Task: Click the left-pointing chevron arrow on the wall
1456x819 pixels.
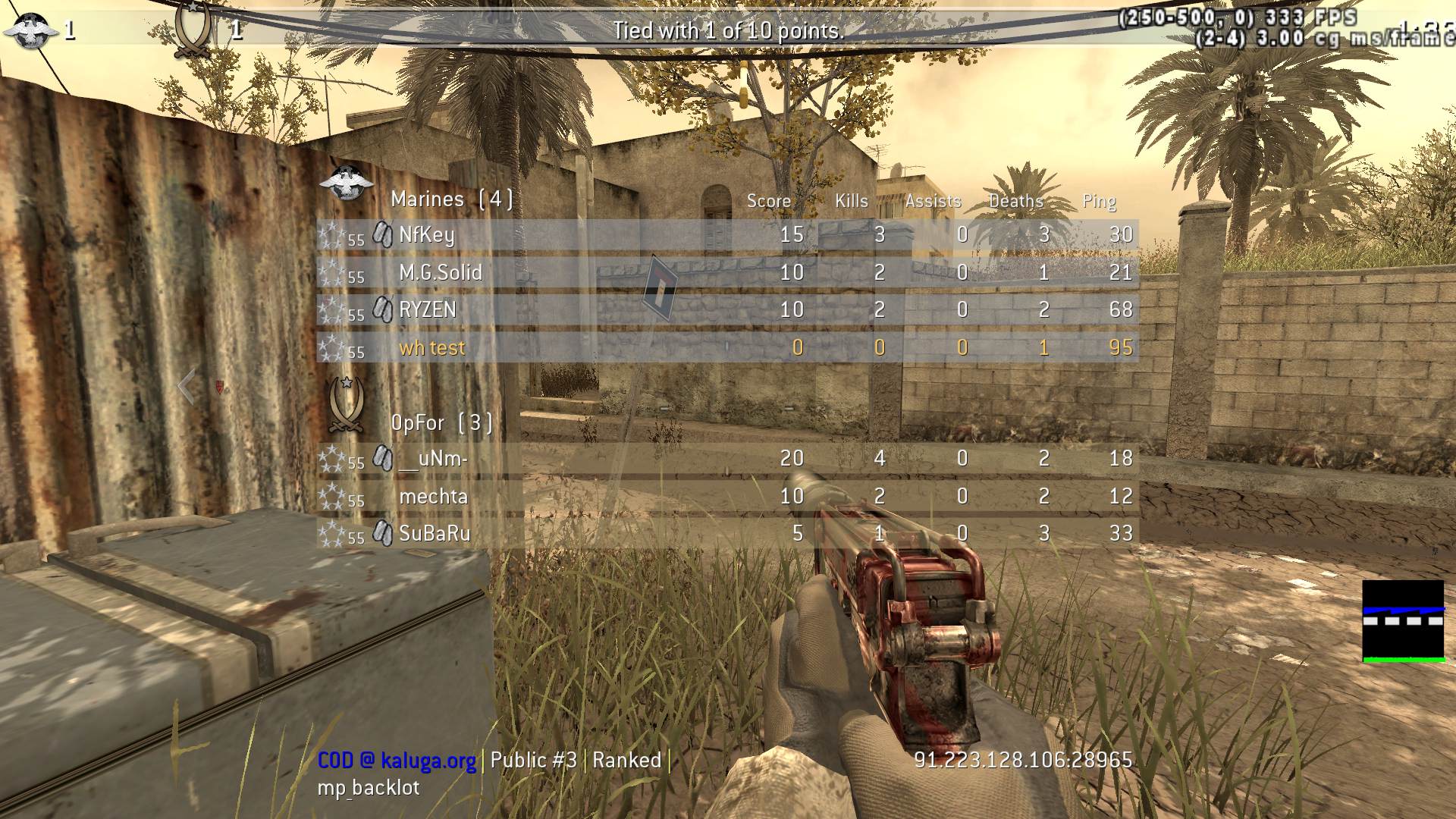Action: (x=186, y=388)
